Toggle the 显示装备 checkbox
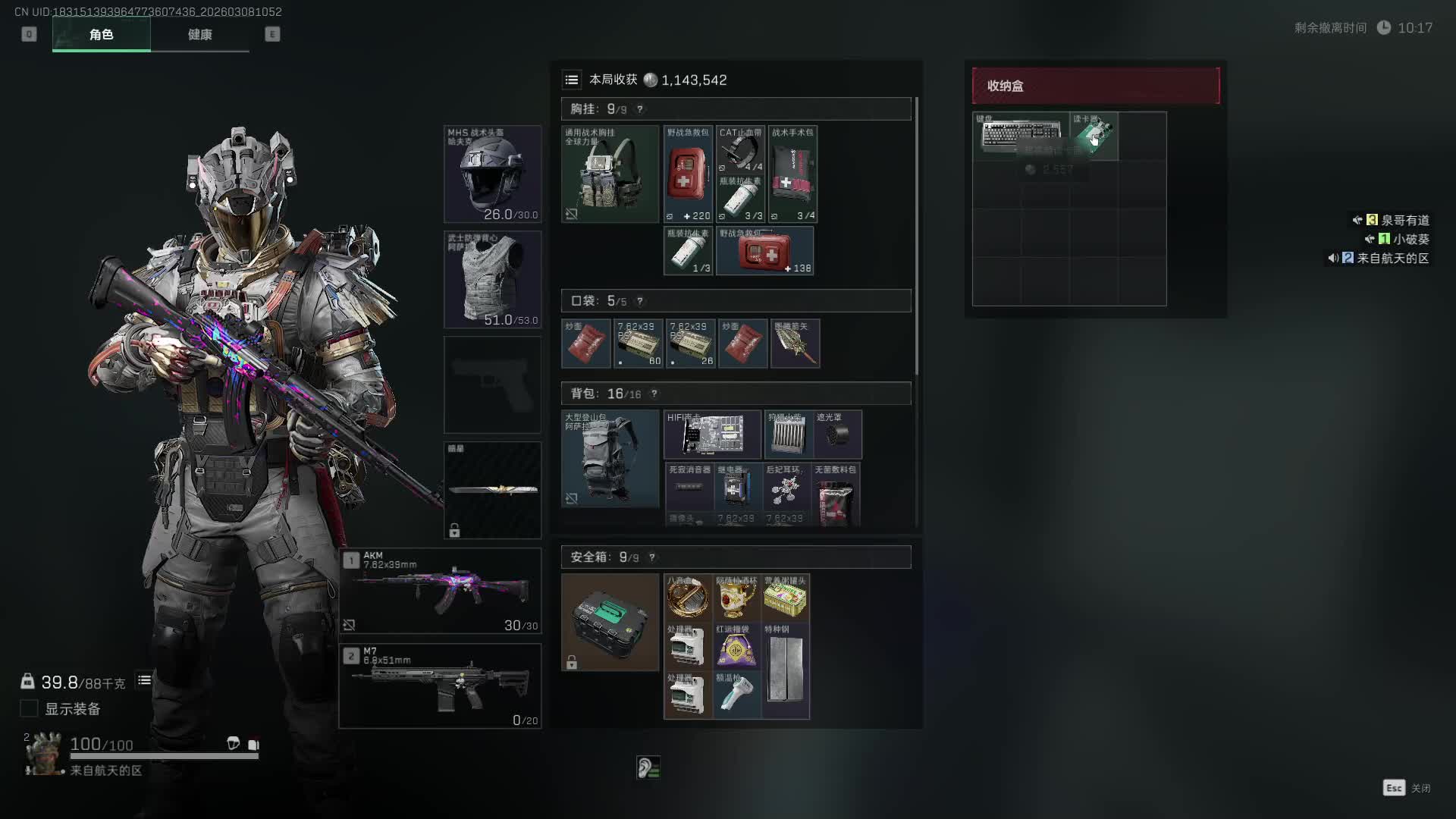 tap(29, 709)
